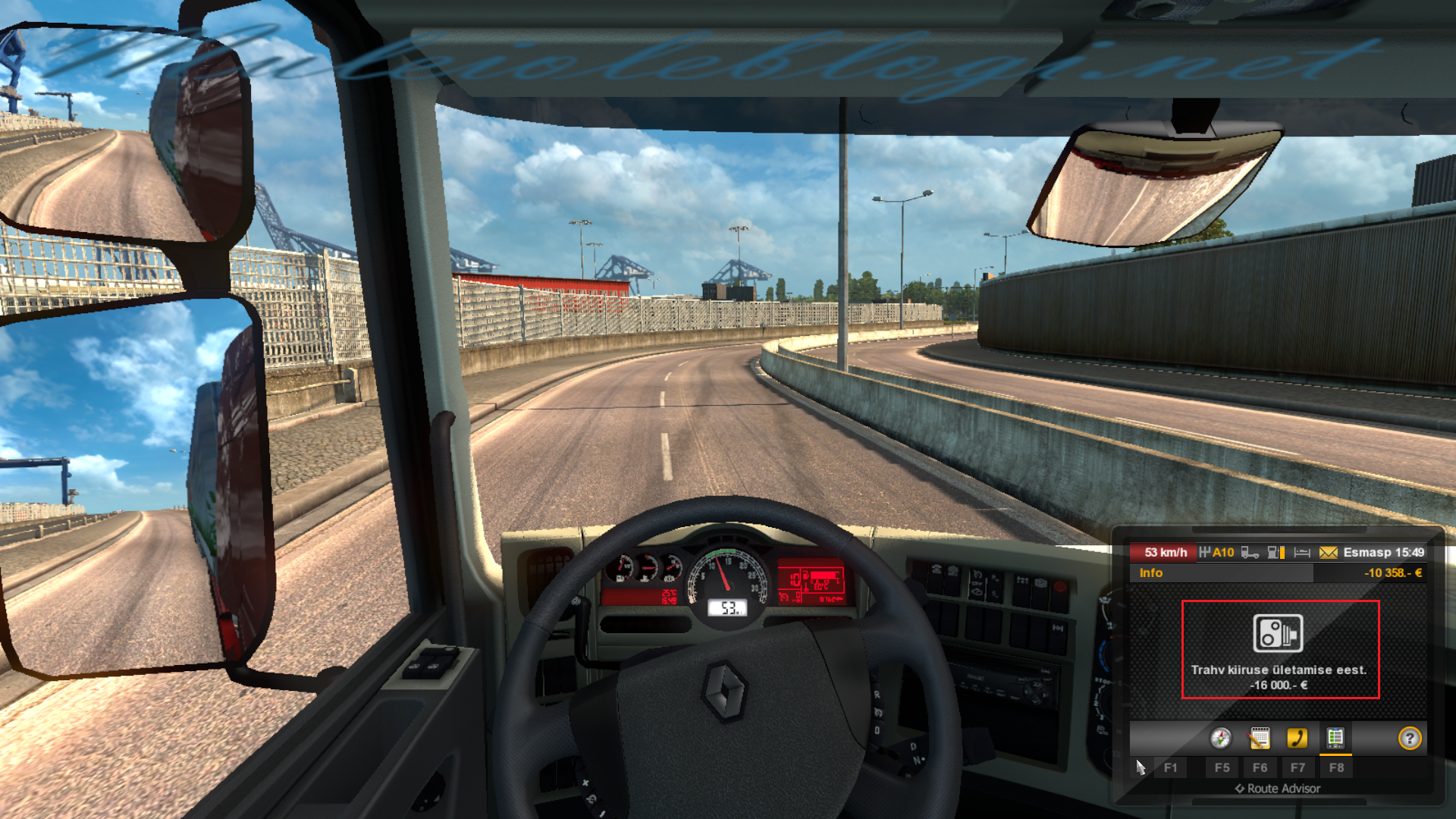Select the speeding fine notification box
Image resolution: width=1456 pixels, height=819 pixels.
pos(1280,649)
